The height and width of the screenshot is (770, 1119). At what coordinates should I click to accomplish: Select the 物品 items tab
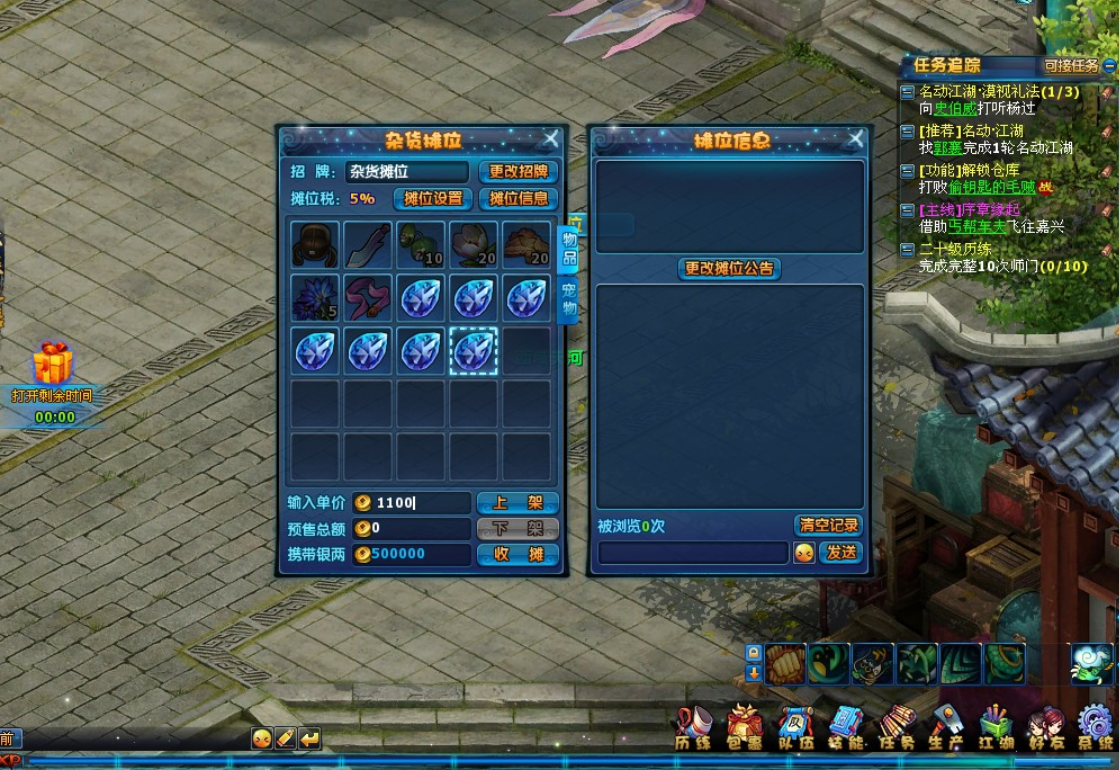[568, 248]
